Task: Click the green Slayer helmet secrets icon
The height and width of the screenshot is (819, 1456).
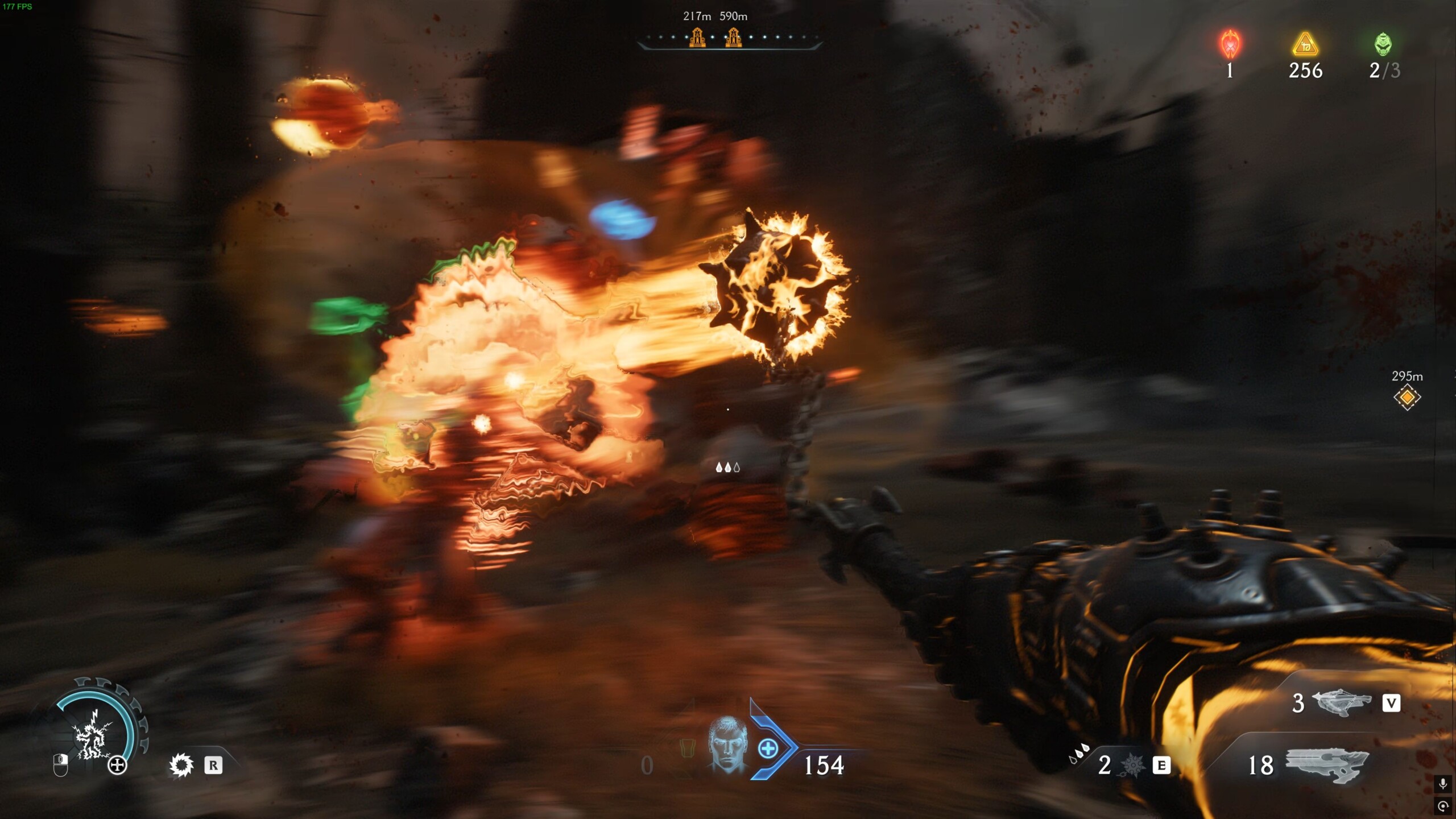Action: point(1383,44)
